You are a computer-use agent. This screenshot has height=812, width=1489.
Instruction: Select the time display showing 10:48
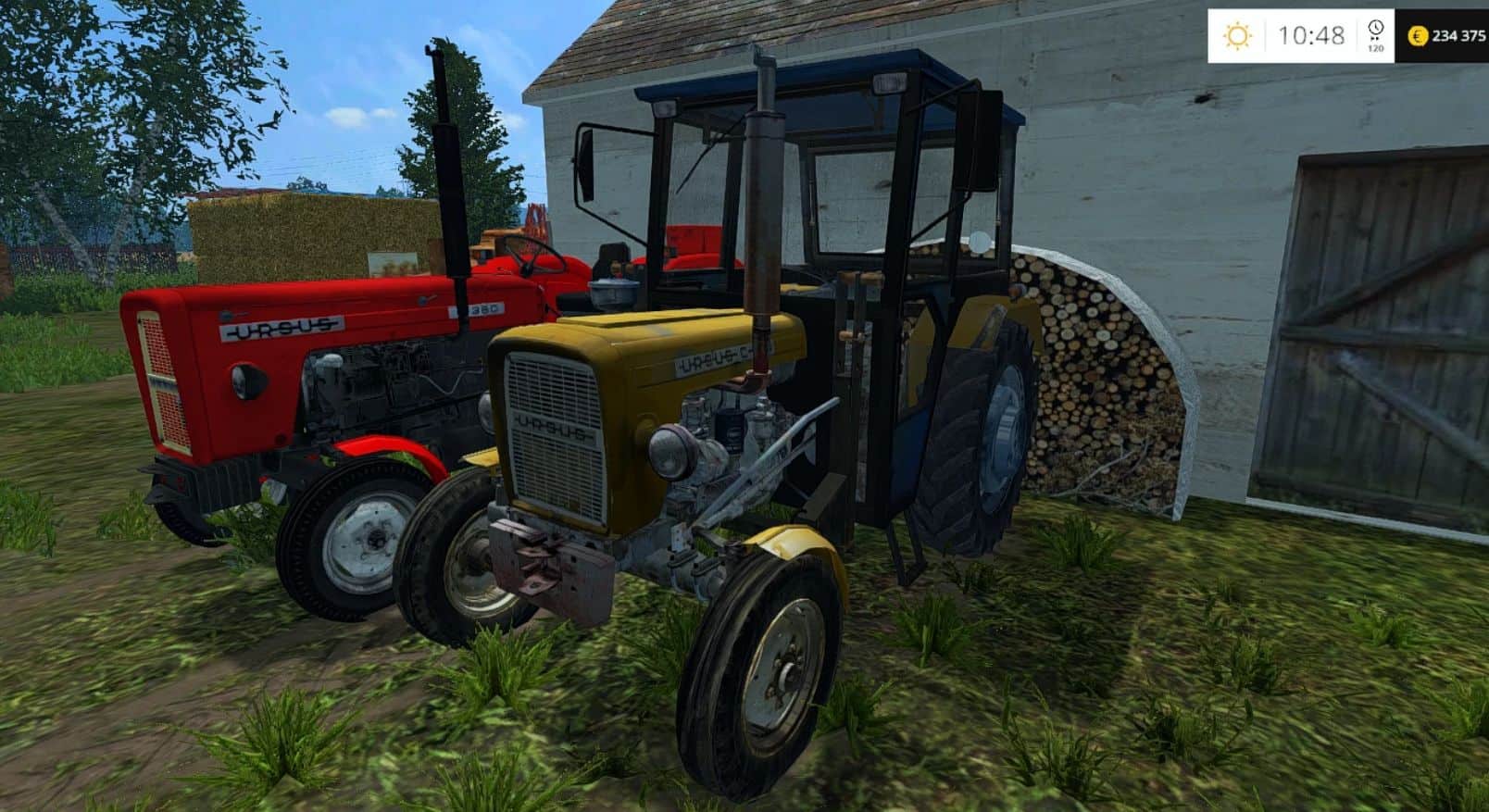(1312, 35)
